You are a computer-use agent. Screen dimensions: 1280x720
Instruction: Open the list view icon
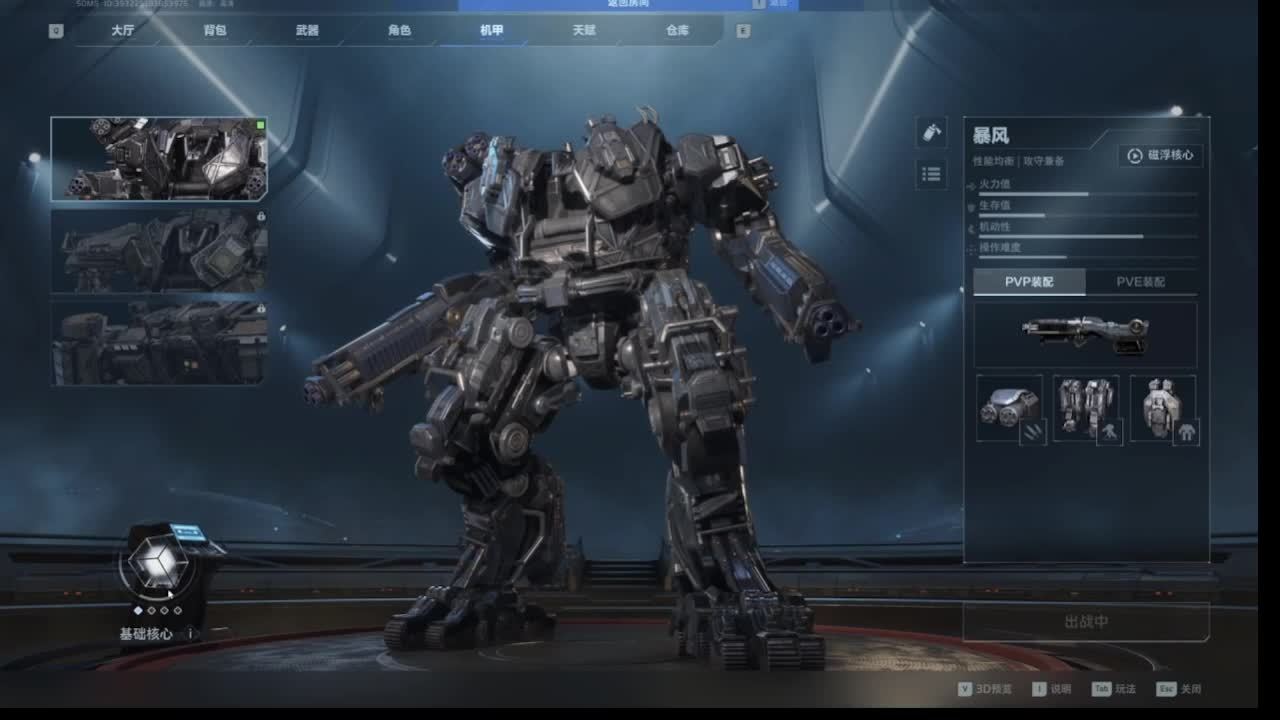(931, 174)
